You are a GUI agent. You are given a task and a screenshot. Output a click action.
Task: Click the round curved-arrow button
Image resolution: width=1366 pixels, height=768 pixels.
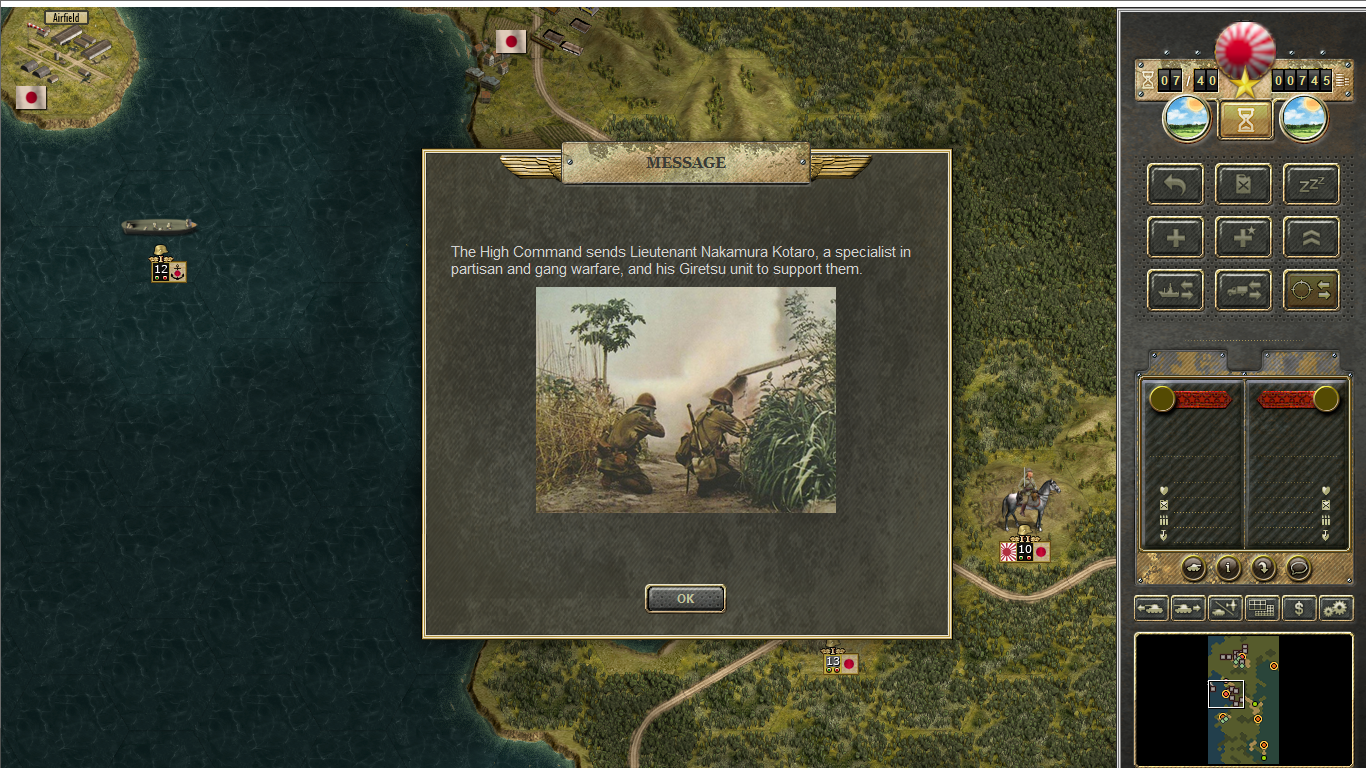coord(1263,568)
